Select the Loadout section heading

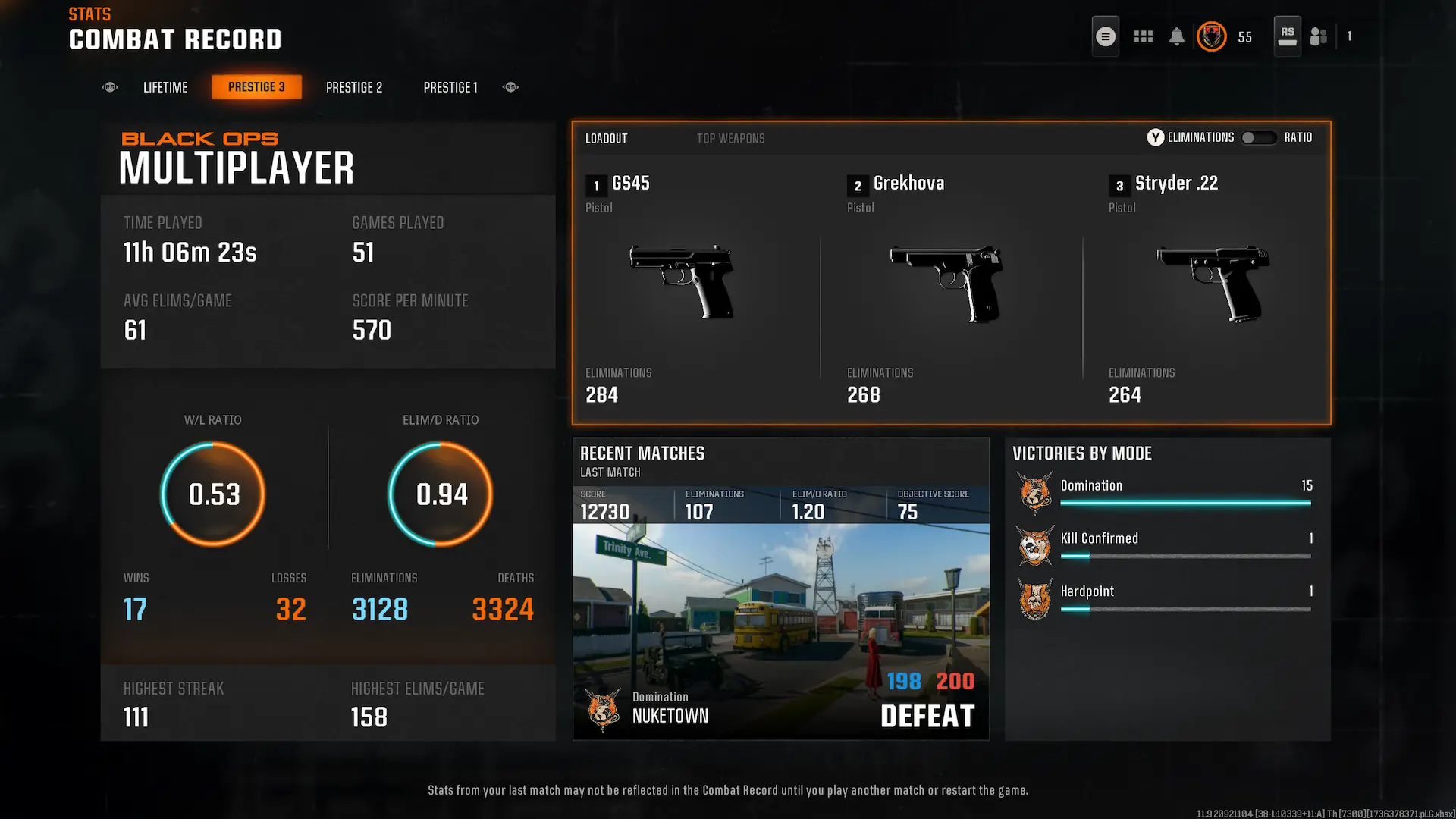point(606,138)
